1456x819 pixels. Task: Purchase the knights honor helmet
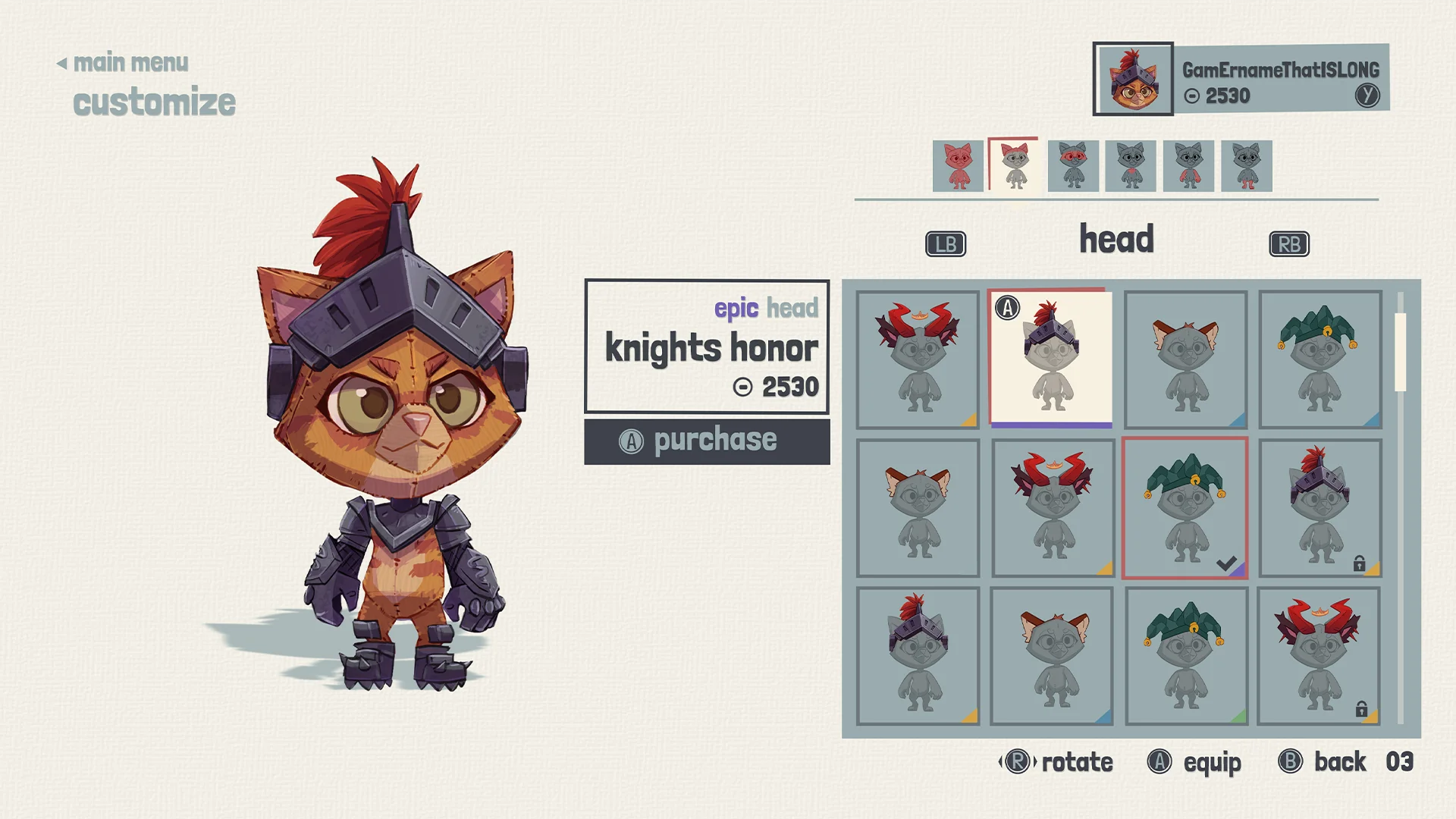tap(706, 440)
